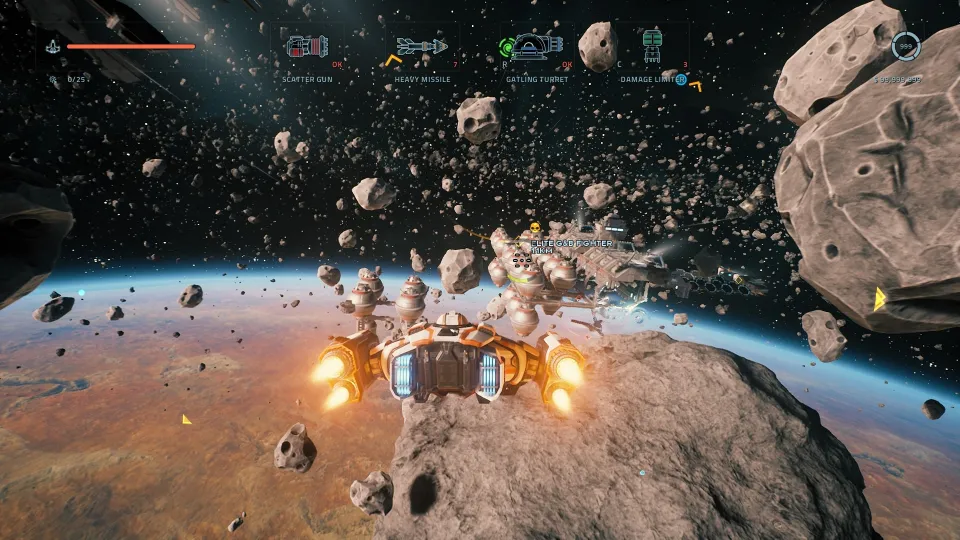Choose the Heavy Missile secondary weapon
960x540 pixels.
click(420, 46)
